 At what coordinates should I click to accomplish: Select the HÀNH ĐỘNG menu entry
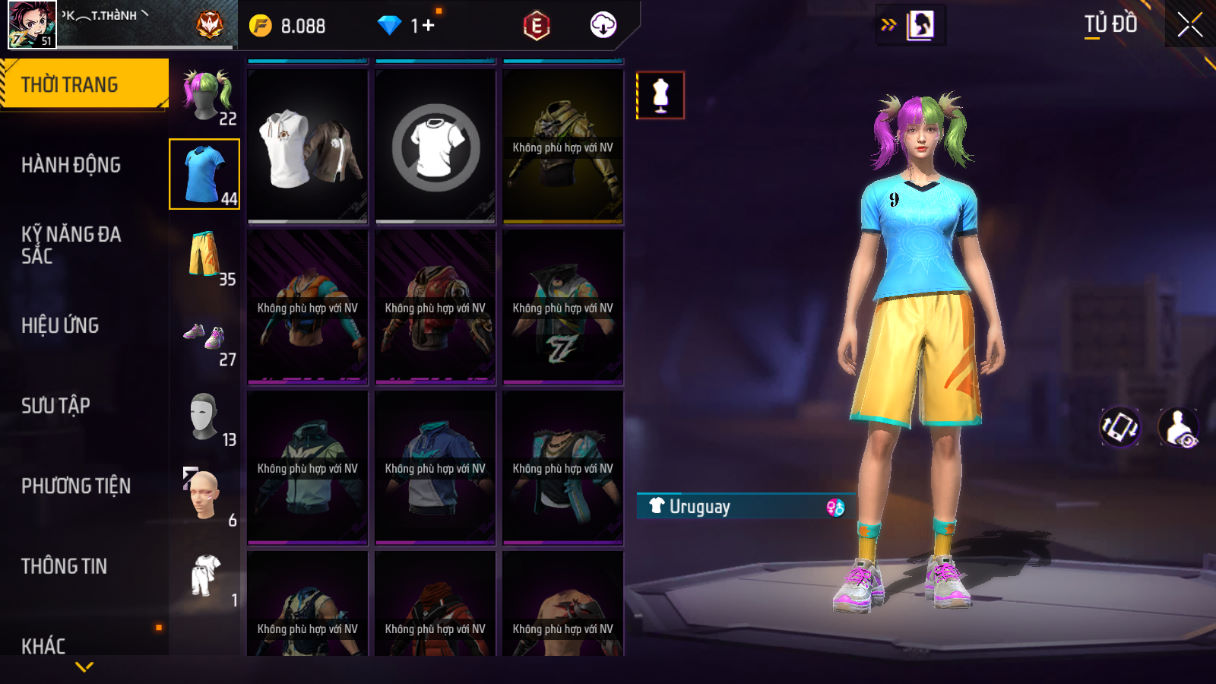tap(71, 165)
